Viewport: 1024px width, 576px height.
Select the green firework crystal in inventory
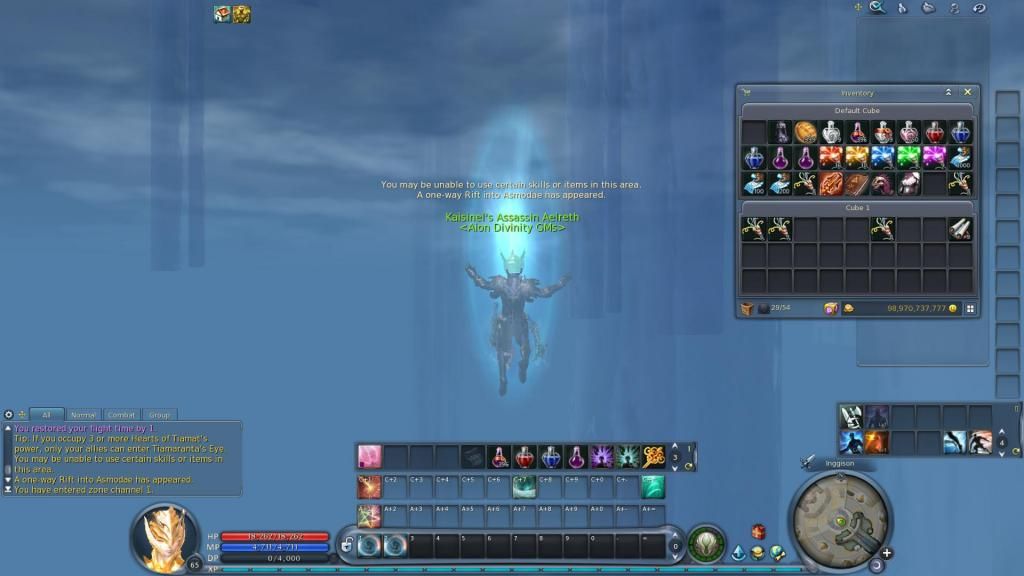pyautogui.click(x=908, y=158)
